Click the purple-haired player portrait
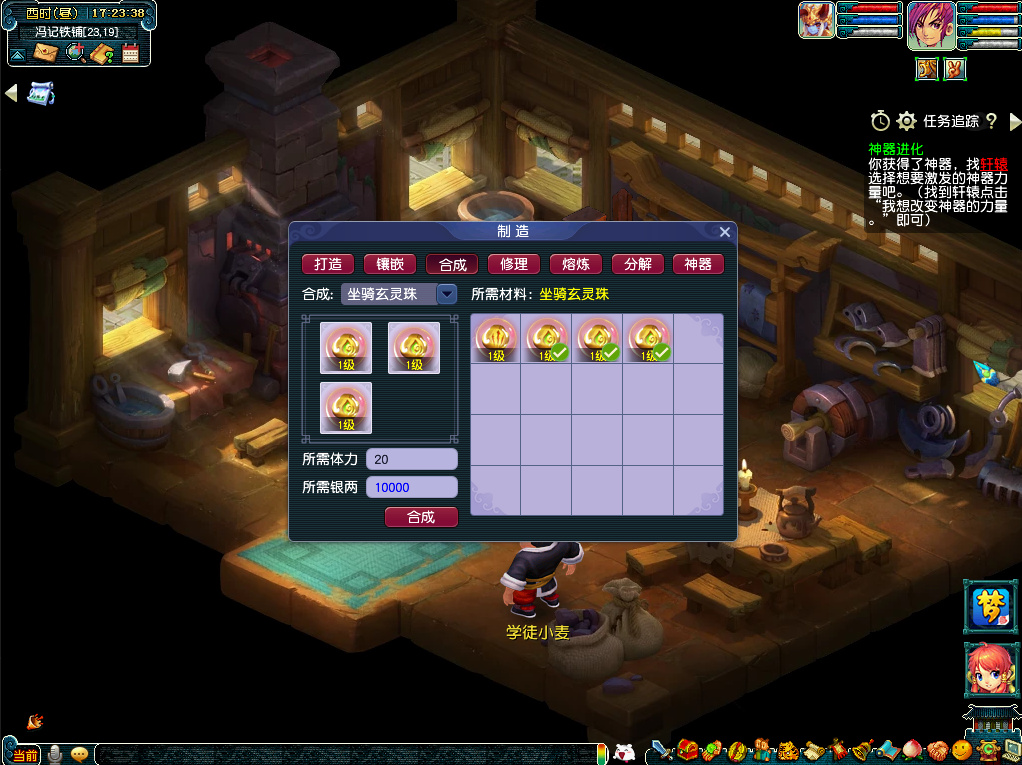The width and height of the screenshot is (1022, 765). (930, 26)
